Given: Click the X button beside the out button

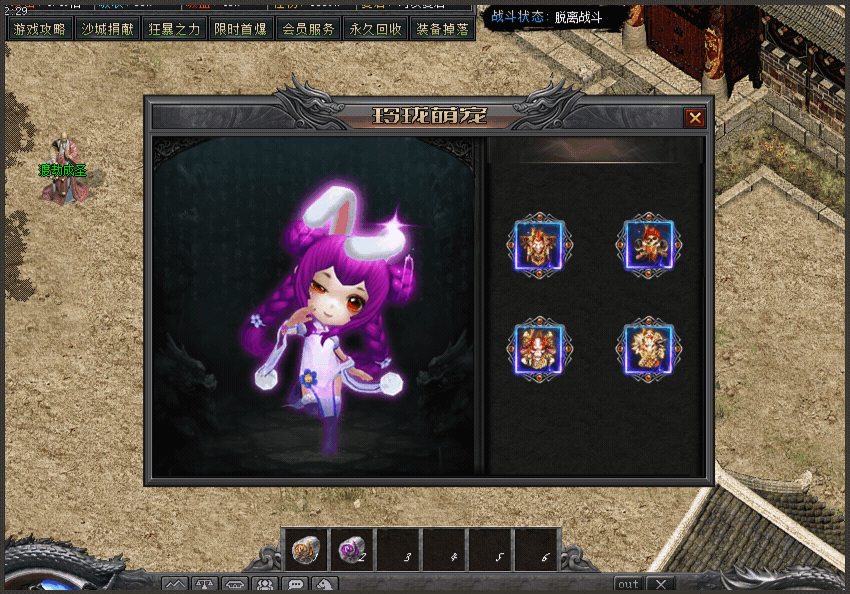Looking at the screenshot, I should tap(661, 584).
